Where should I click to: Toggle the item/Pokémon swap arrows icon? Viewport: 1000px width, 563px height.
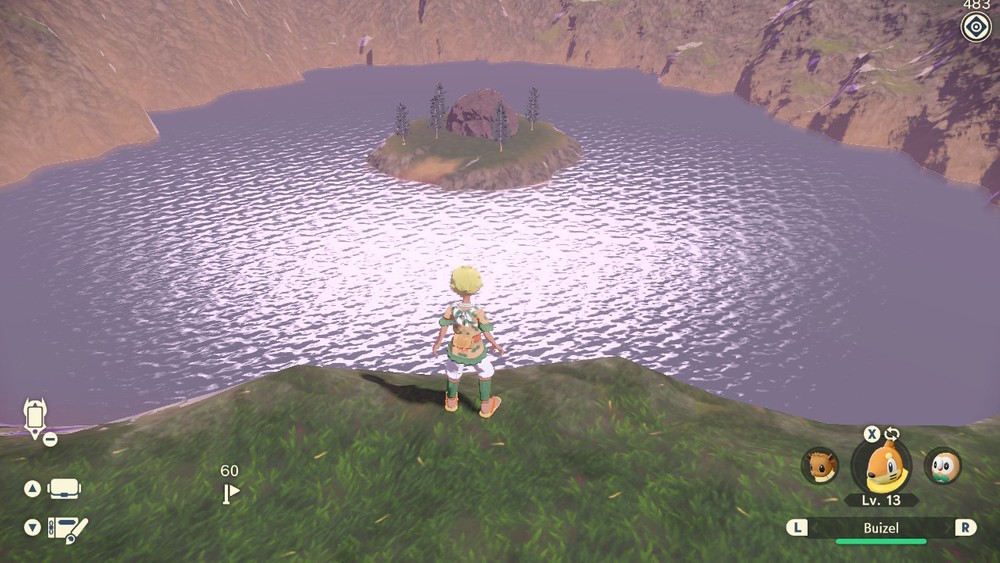[892, 434]
